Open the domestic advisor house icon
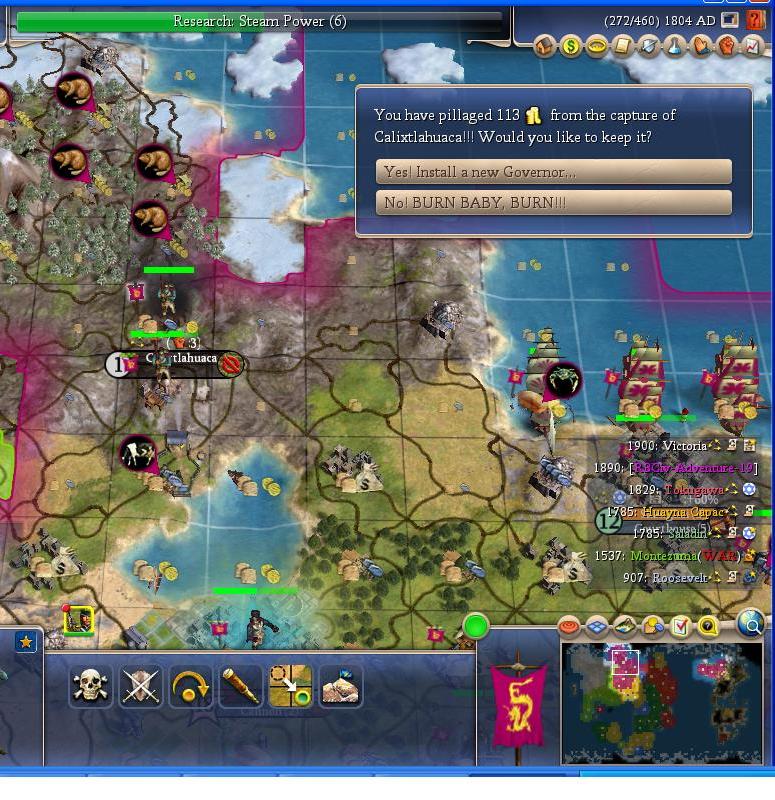 [545, 46]
